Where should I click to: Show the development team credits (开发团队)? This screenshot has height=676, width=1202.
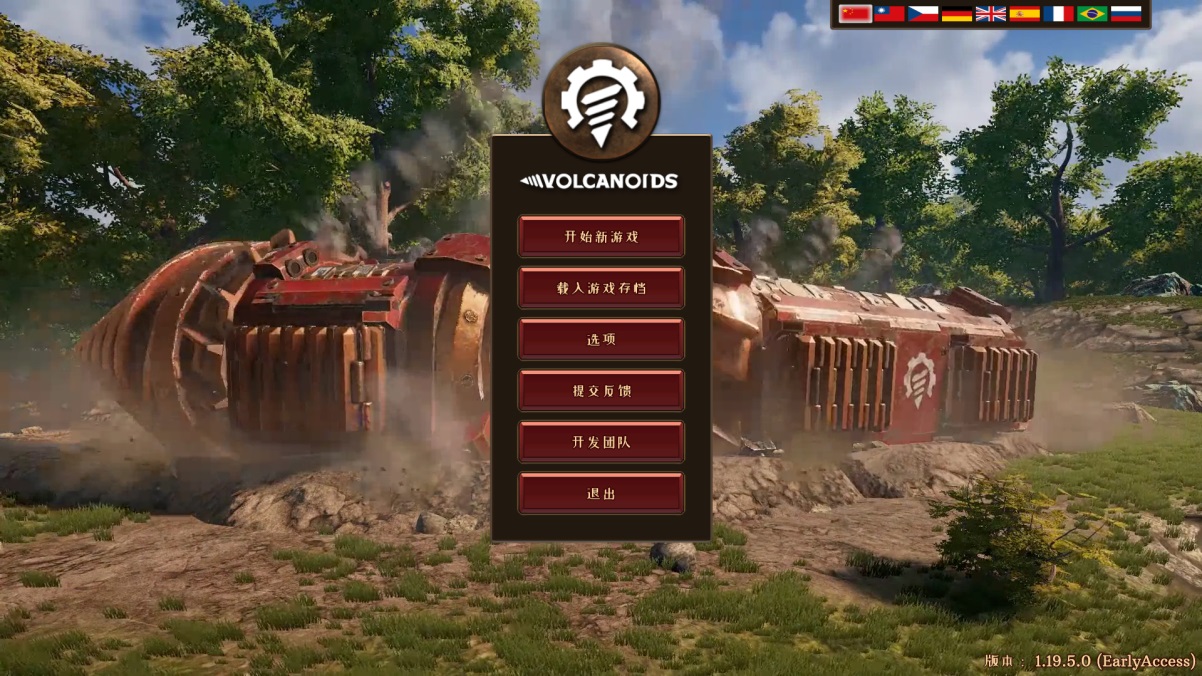601,442
